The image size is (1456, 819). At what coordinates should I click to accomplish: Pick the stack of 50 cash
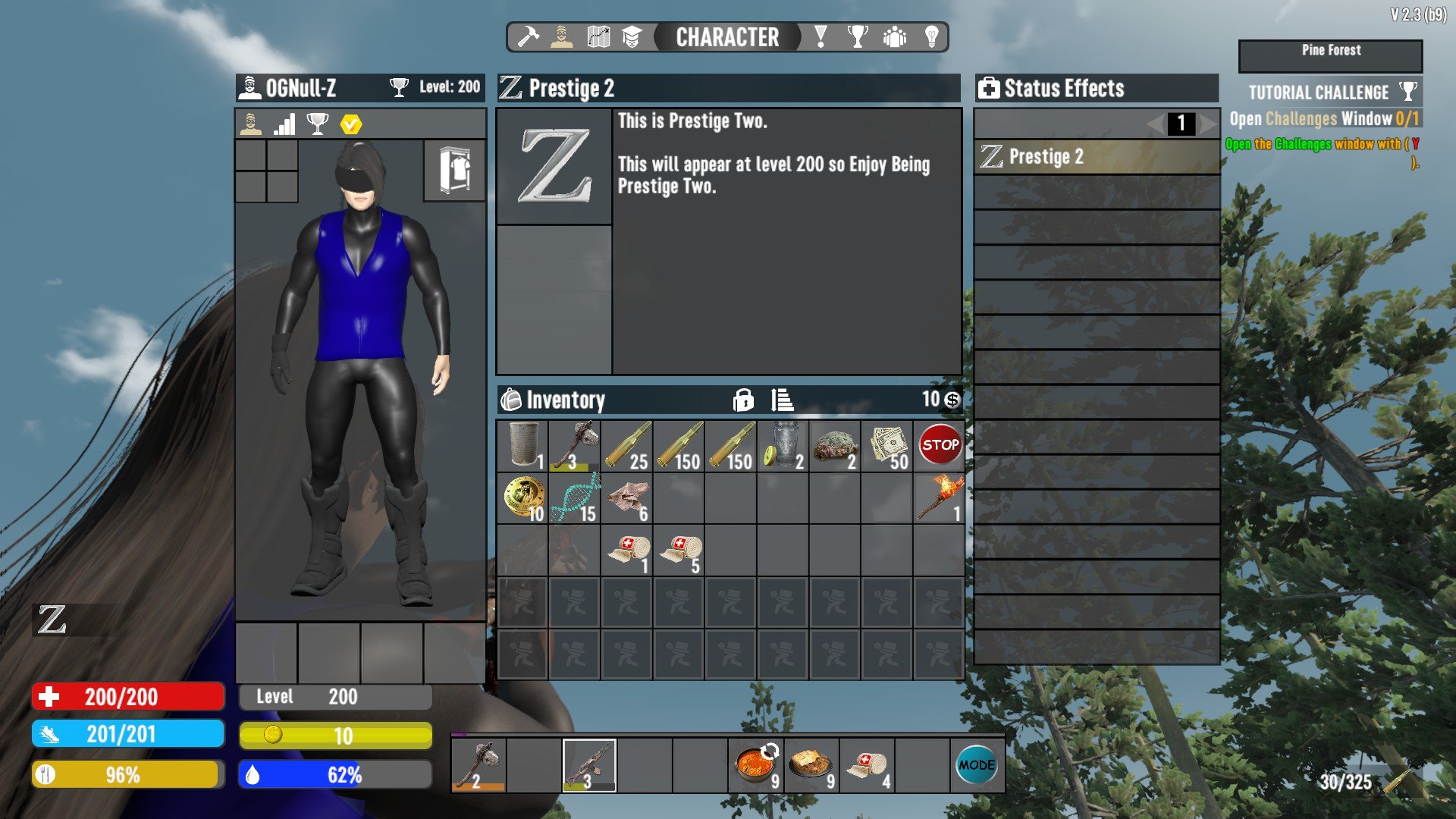click(887, 446)
